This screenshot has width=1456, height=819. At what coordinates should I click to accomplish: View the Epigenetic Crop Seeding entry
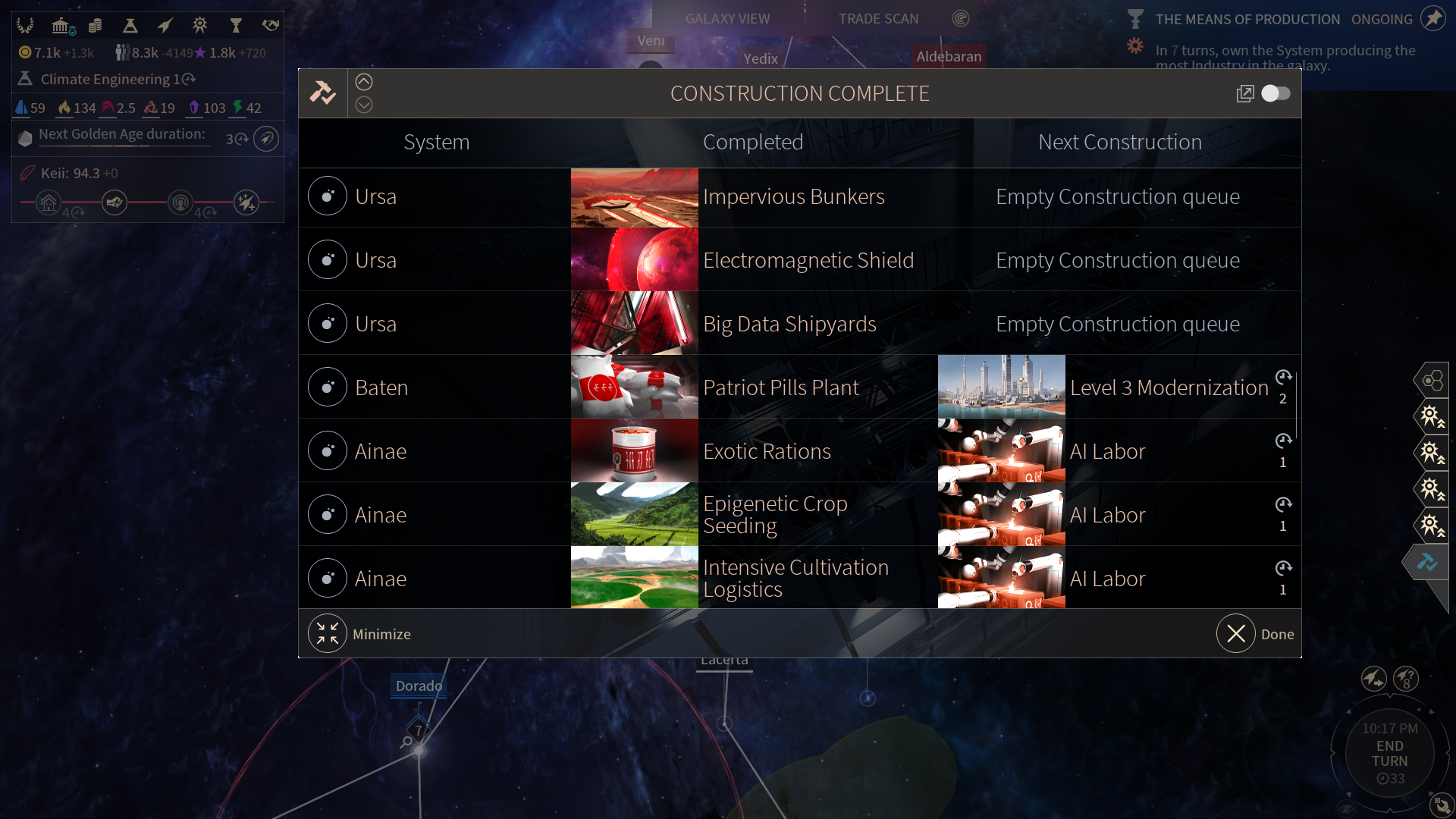[775, 515]
